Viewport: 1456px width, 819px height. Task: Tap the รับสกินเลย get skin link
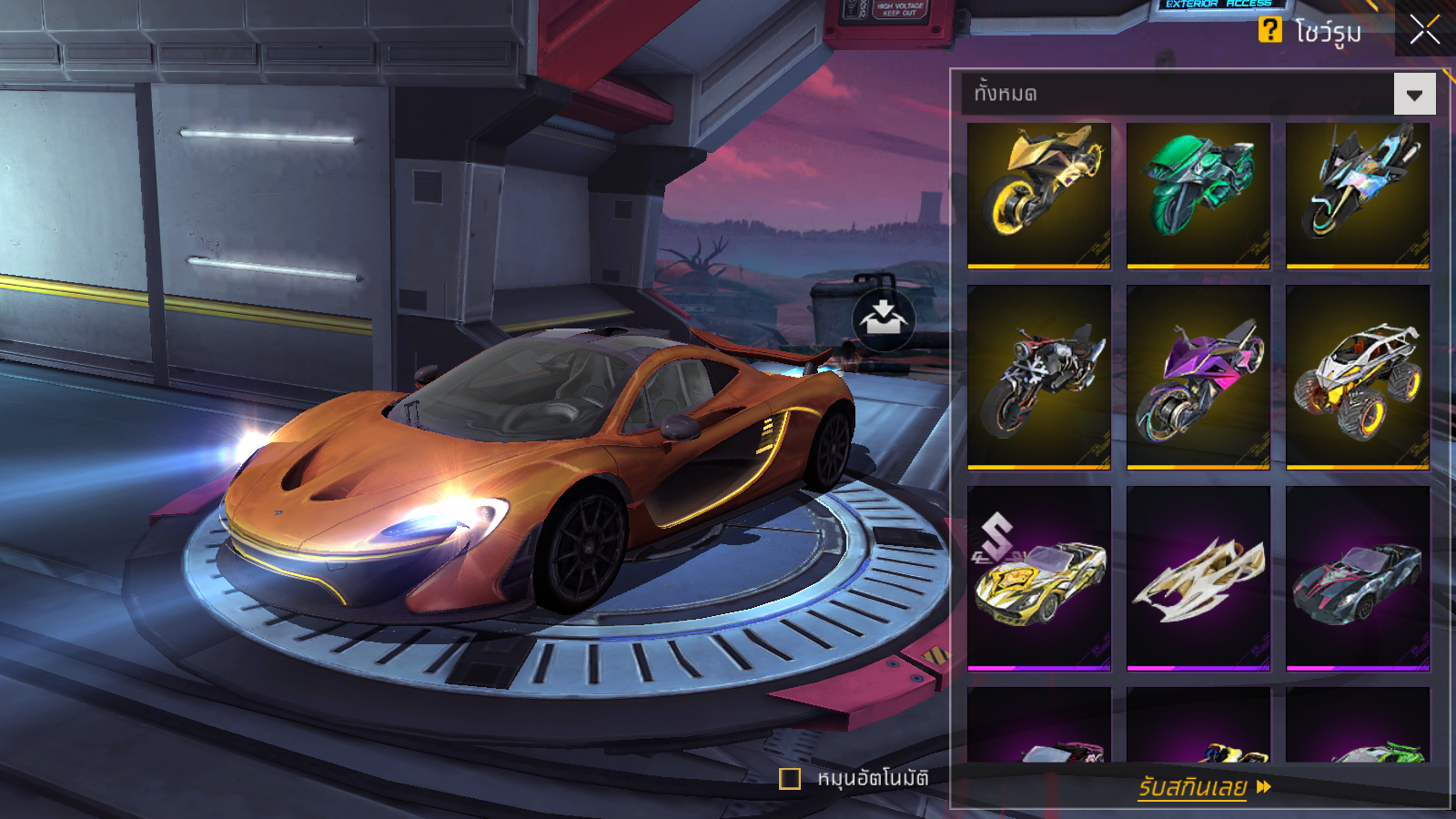pos(1203,786)
